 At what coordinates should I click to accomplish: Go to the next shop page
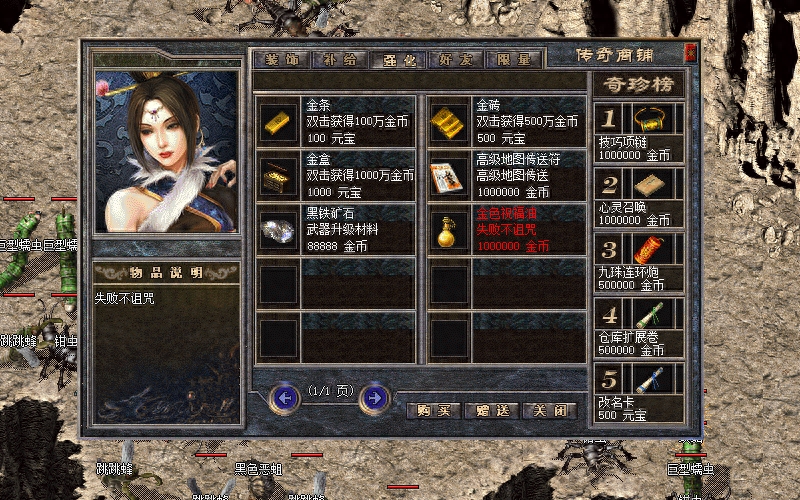pyautogui.click(x=374, y=397)
